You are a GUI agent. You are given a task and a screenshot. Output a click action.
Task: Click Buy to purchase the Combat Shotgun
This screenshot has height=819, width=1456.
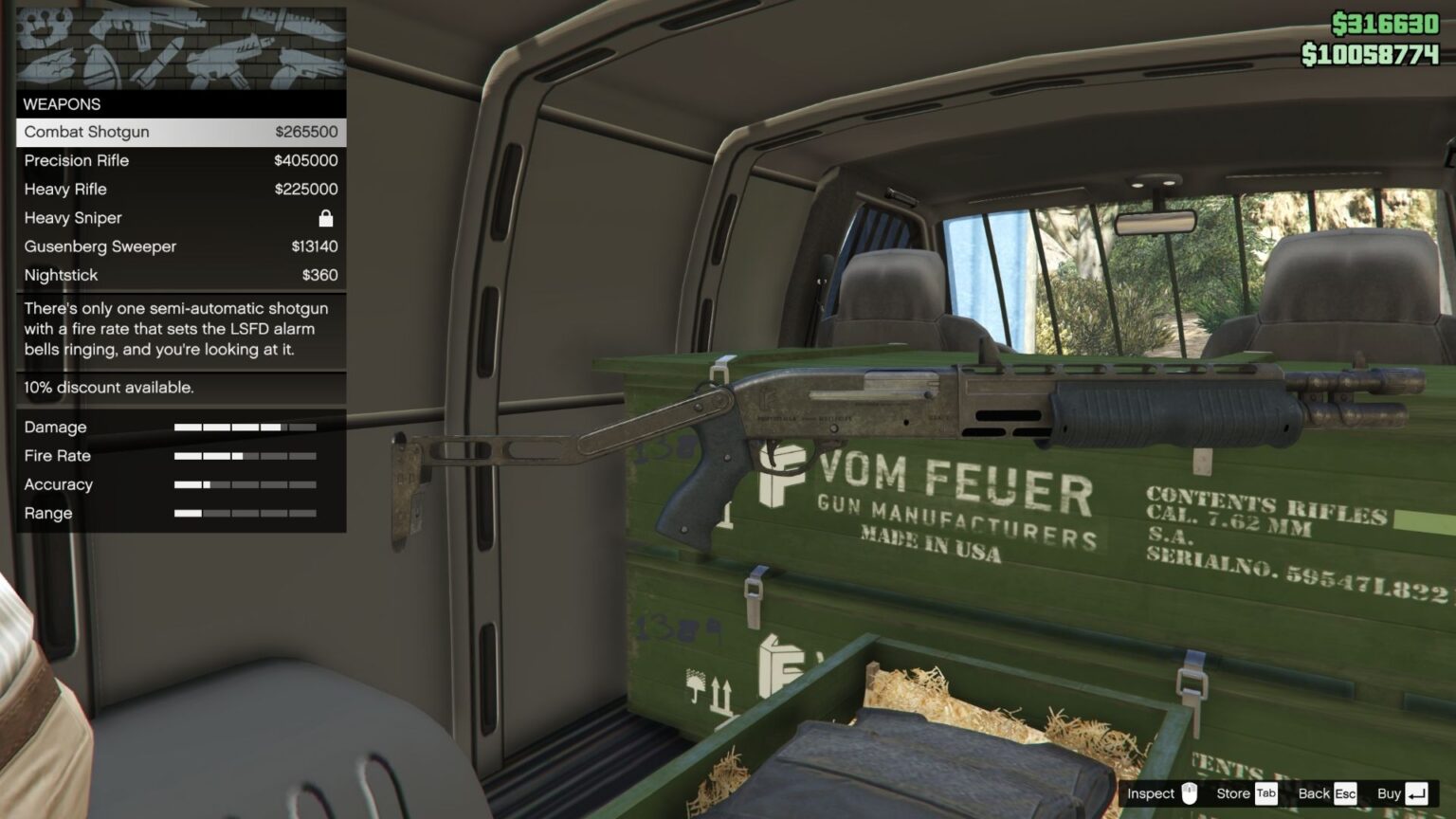click(x=1390, y=793)
